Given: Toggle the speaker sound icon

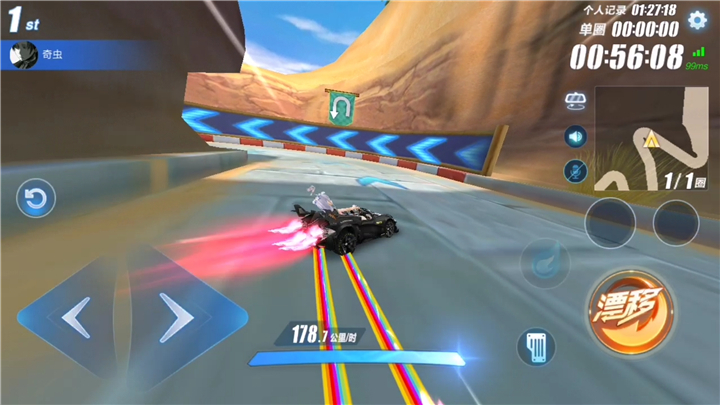Looking at the screenshot, I should click(x=575, y=136).
